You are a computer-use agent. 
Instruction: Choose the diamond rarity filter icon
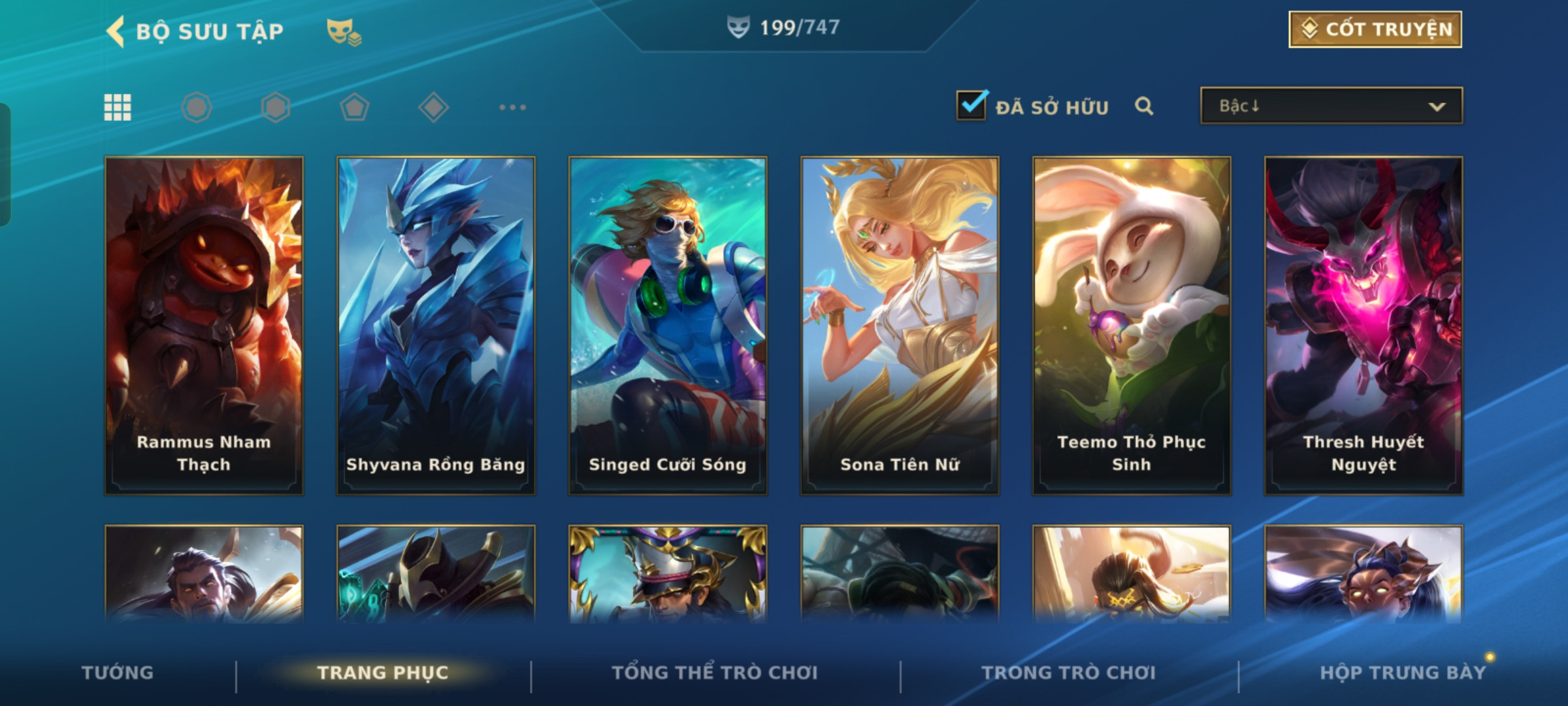[x=433, y=107]
